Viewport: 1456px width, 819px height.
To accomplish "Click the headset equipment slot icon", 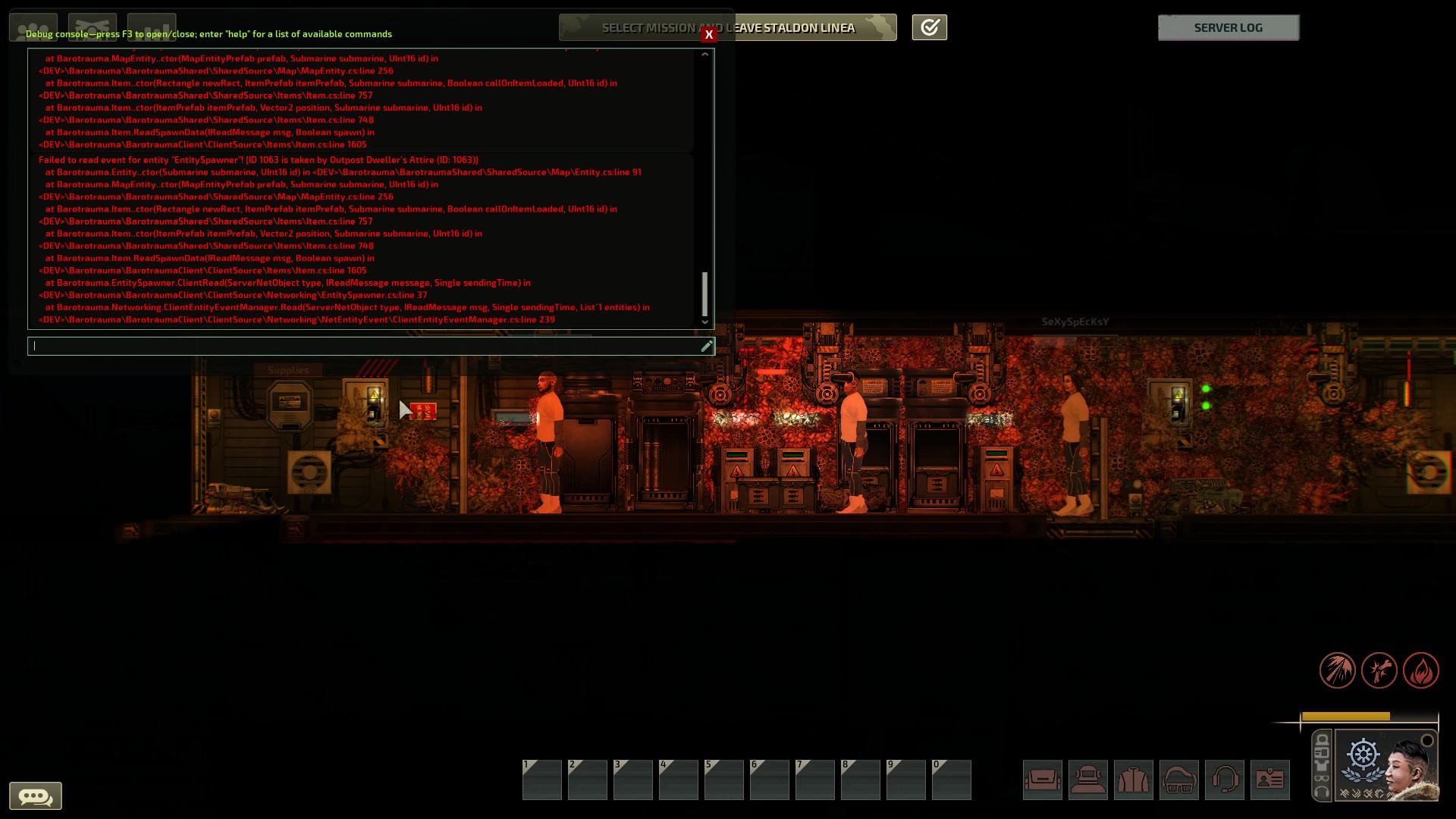I will [1226, 780].
